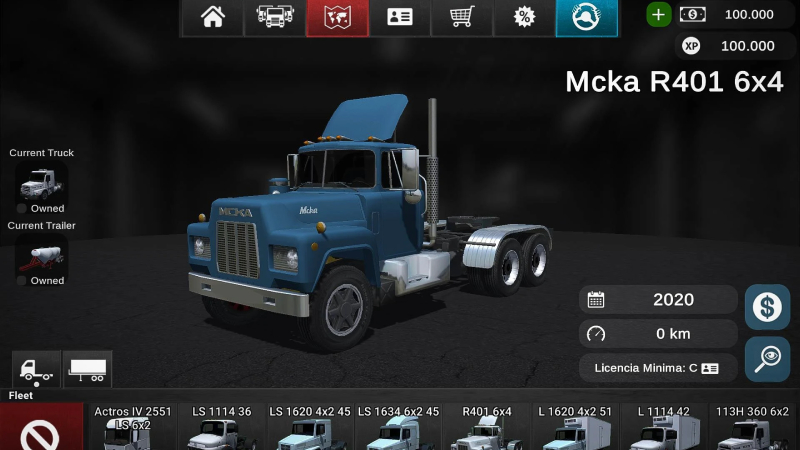Open the home screen tab
The height and width of the screenshot is (450, 800).
(x=212, y=17)
